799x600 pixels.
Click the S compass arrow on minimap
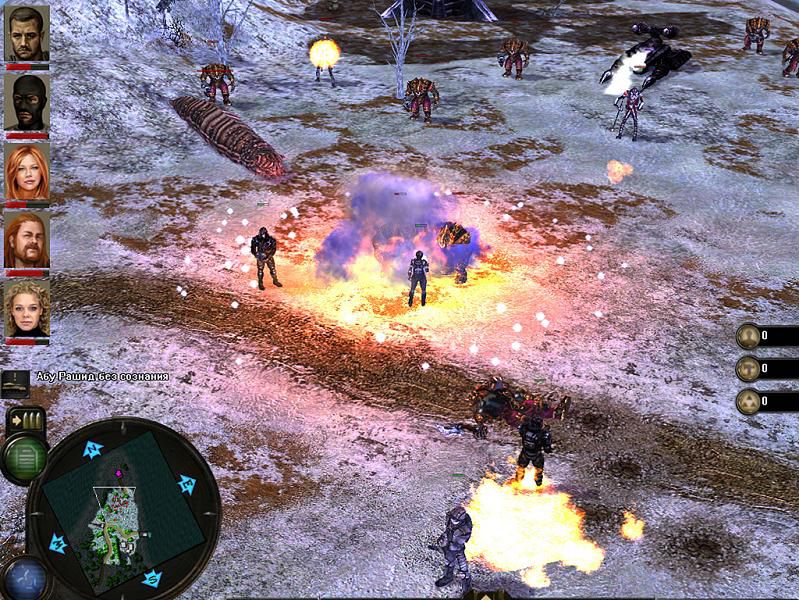151,577
